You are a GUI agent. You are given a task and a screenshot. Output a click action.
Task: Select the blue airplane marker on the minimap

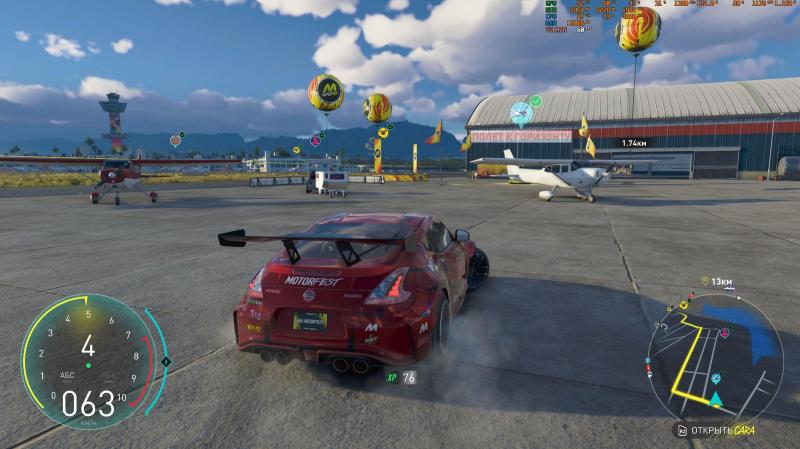(717, 379)
